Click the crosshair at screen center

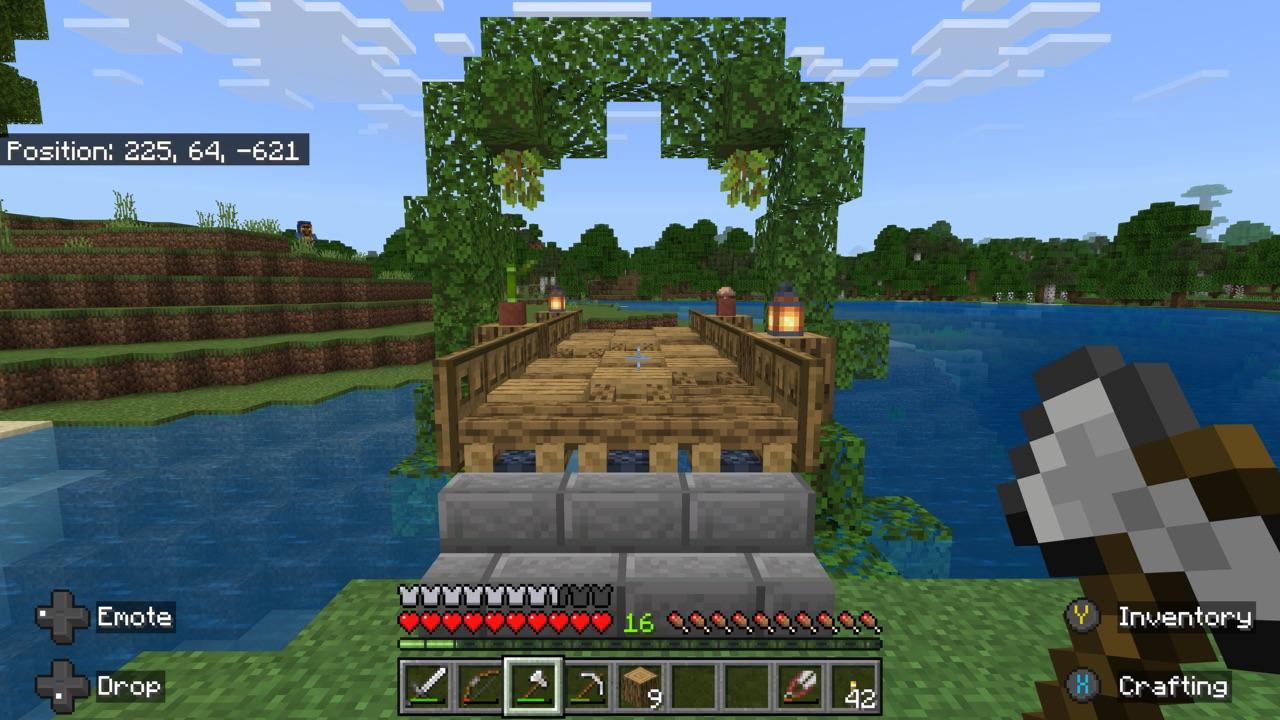[638, 357]
